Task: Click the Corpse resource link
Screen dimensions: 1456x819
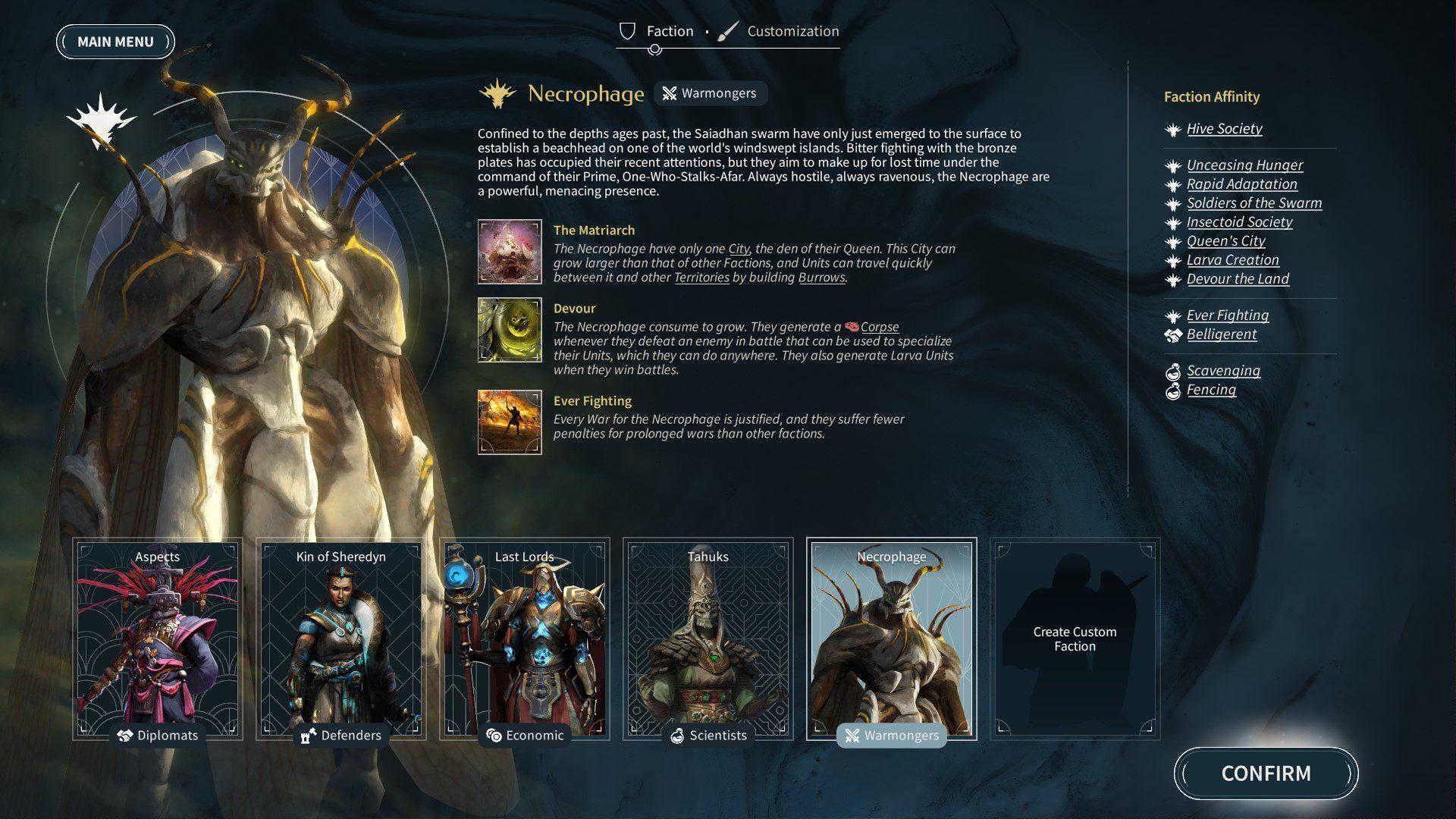Action: pyautogui.click(x=879, y=327)
